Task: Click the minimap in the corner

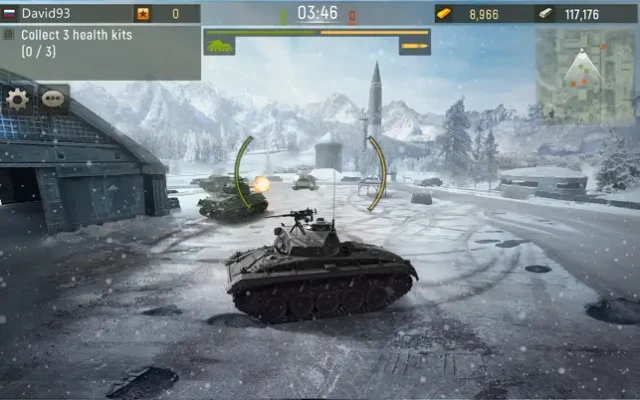Action: 585,75
